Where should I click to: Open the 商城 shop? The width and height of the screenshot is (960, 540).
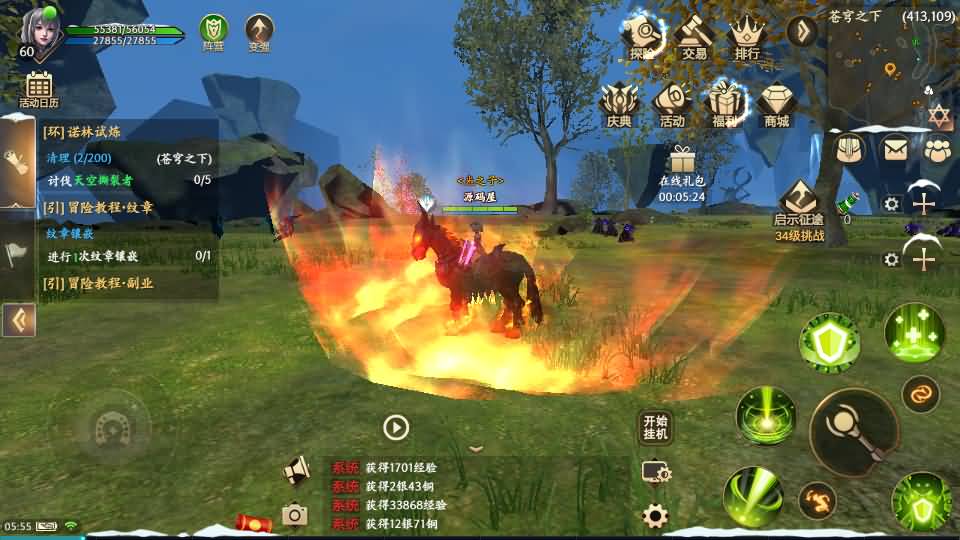[x=776, y=103]
